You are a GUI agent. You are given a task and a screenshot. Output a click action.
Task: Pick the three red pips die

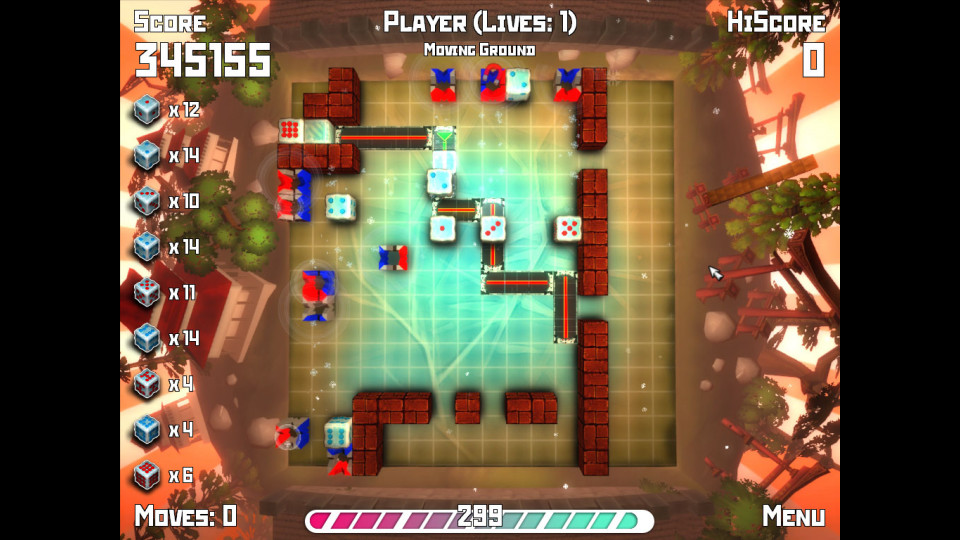[492, 228]
